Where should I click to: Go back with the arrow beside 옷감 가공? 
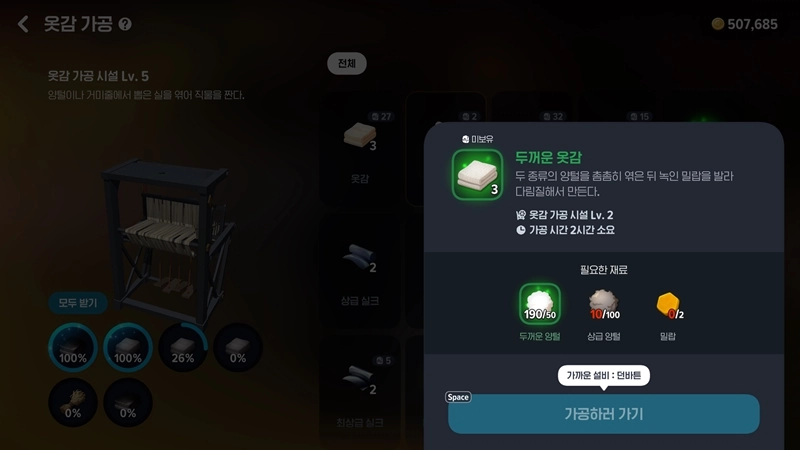click(x=23, y=24)
